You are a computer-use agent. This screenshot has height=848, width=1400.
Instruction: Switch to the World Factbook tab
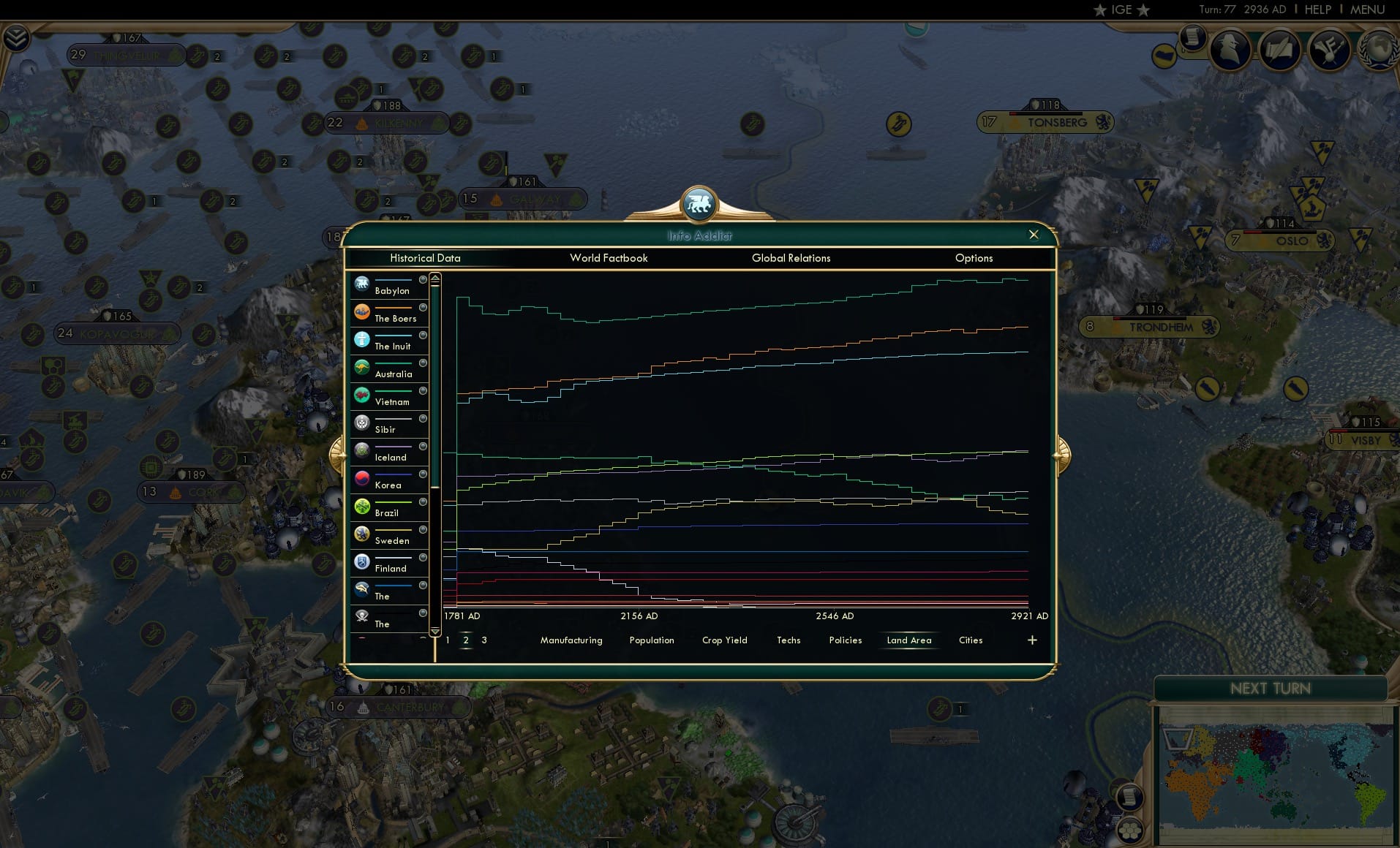[609, 258]
